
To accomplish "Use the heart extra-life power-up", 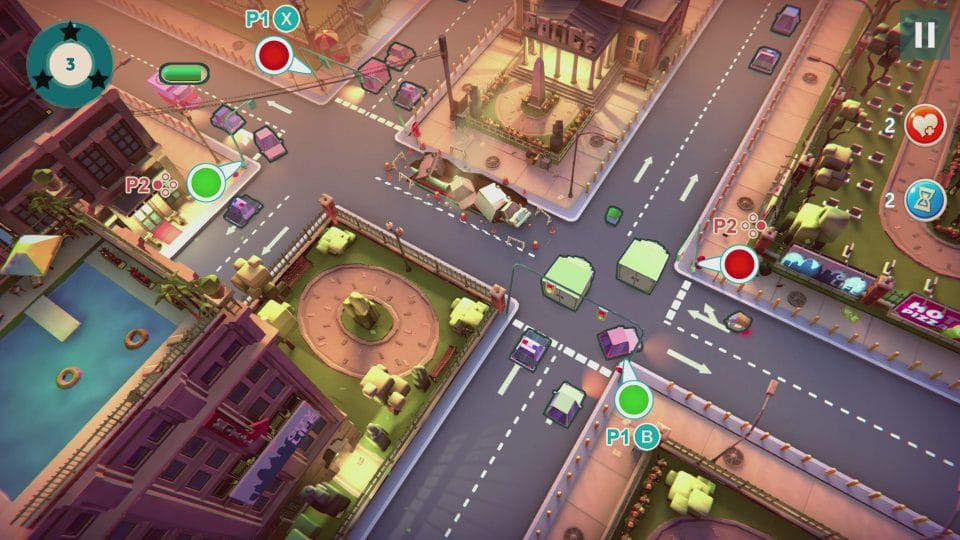I will pyautogui.click(x=925, y=127).
